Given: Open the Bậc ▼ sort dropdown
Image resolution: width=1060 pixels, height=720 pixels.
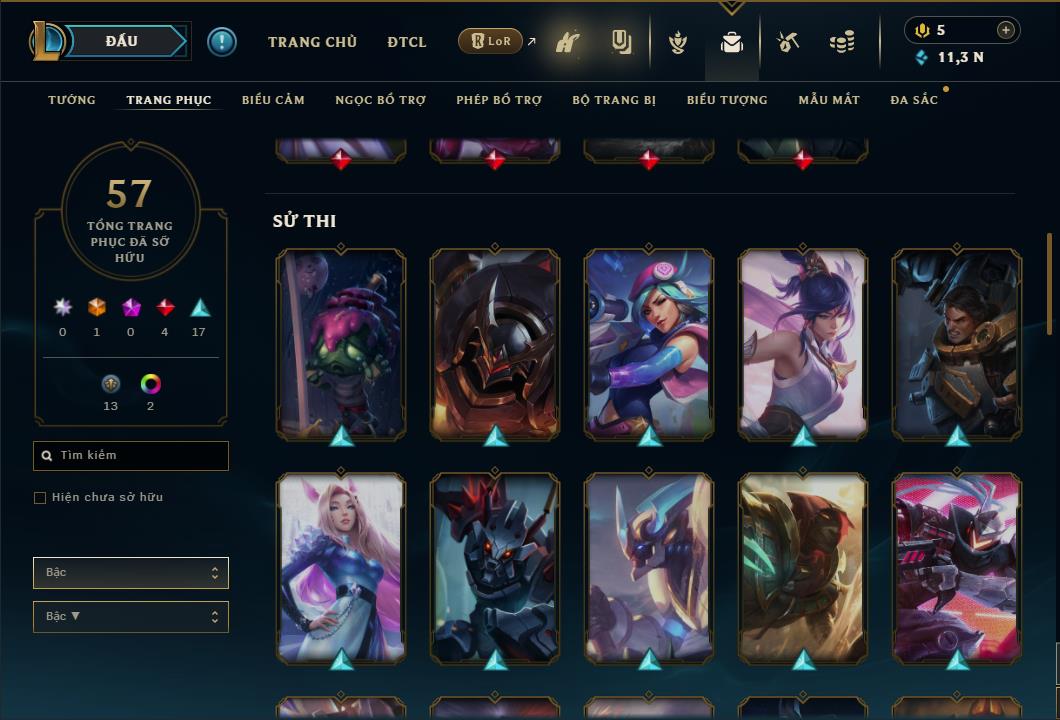Looking at the screenshot, I should click(x=131, y=617).
